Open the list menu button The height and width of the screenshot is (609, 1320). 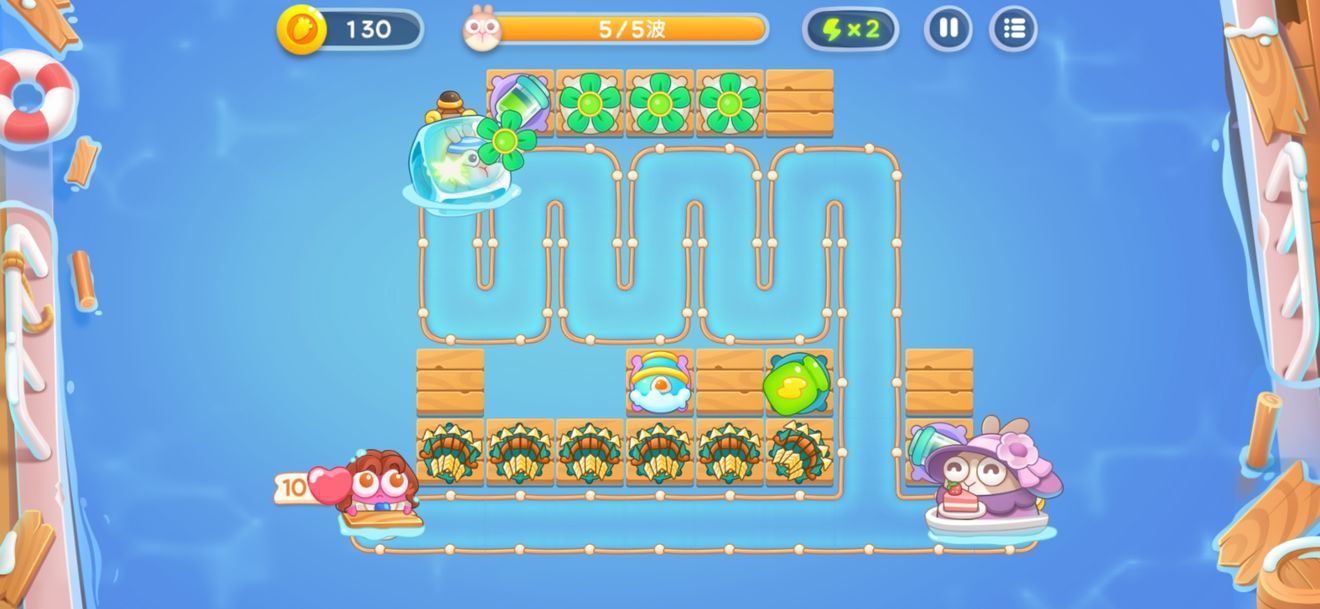(1013, 29)
